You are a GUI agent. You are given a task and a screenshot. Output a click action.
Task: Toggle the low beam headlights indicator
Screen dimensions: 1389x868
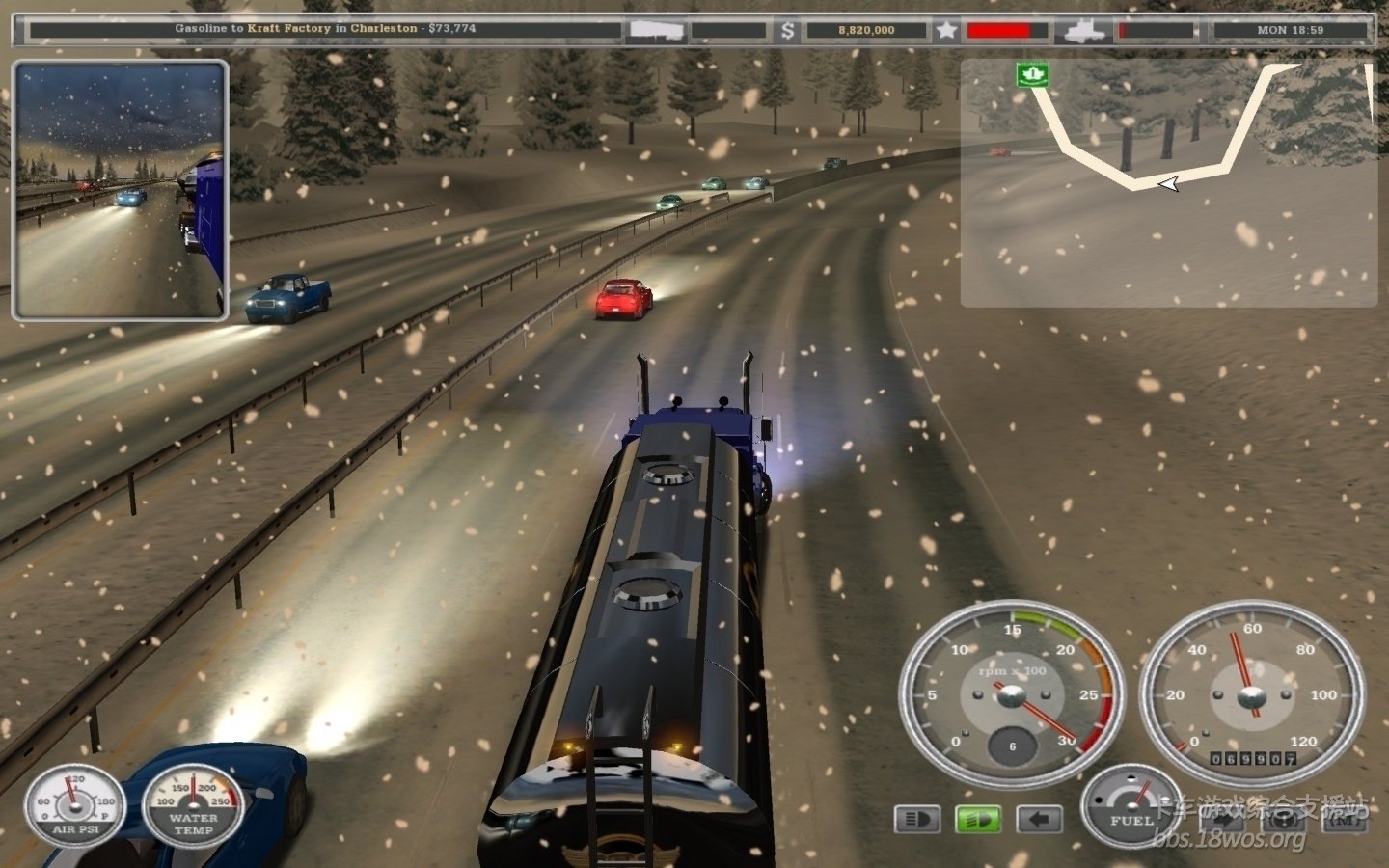pos(917,820)
